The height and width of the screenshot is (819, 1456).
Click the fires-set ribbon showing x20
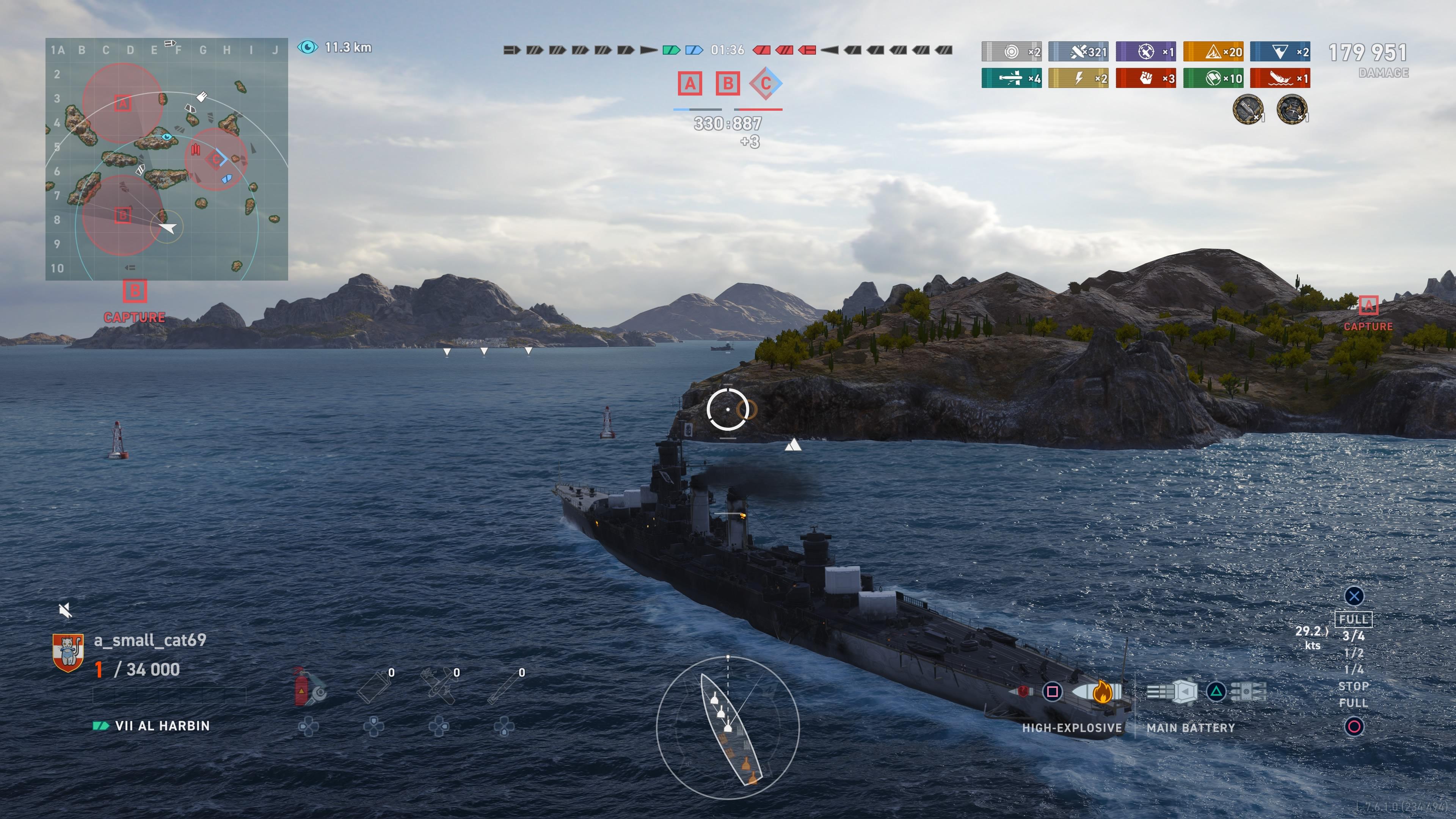coord(1213,52)
